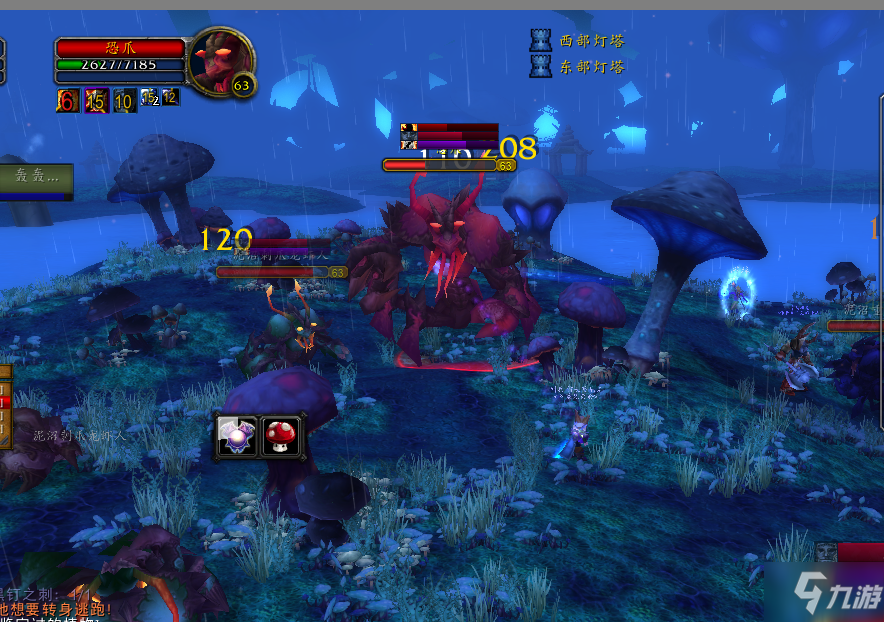Use the winged purple orb item
Screen dimensions: 884x622
[238, 436]
